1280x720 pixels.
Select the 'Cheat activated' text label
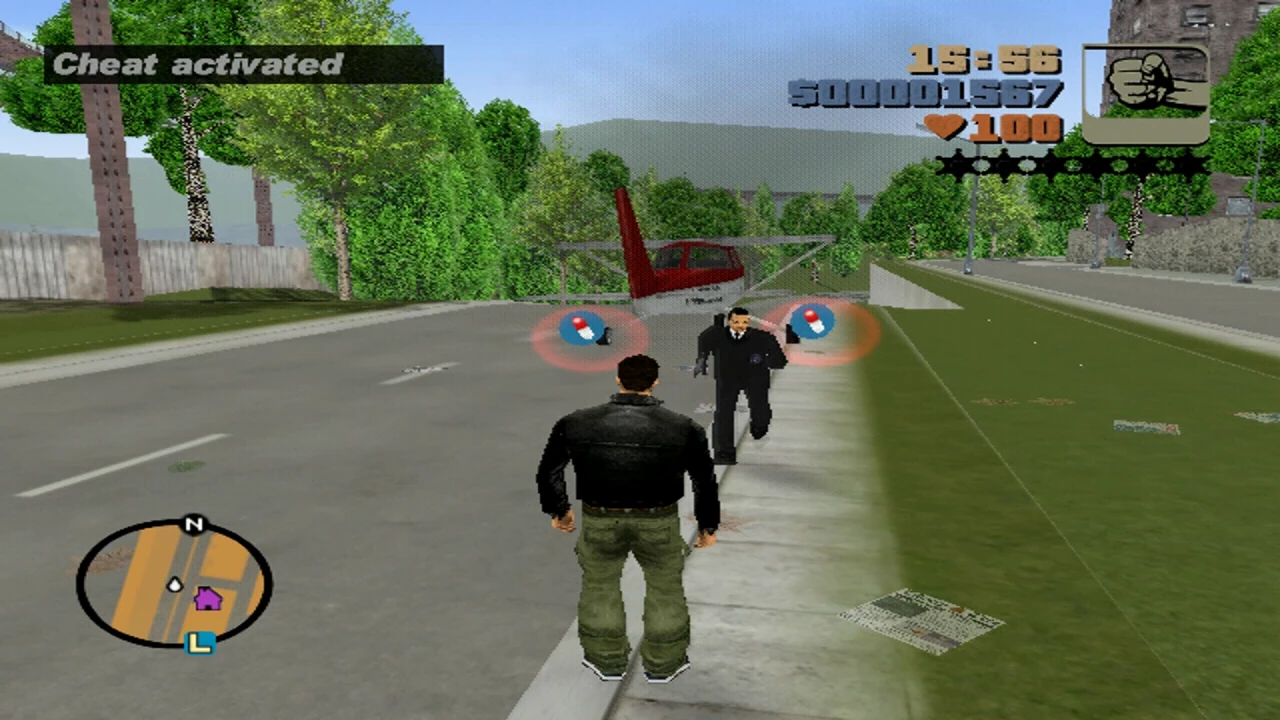click(200, 64)
